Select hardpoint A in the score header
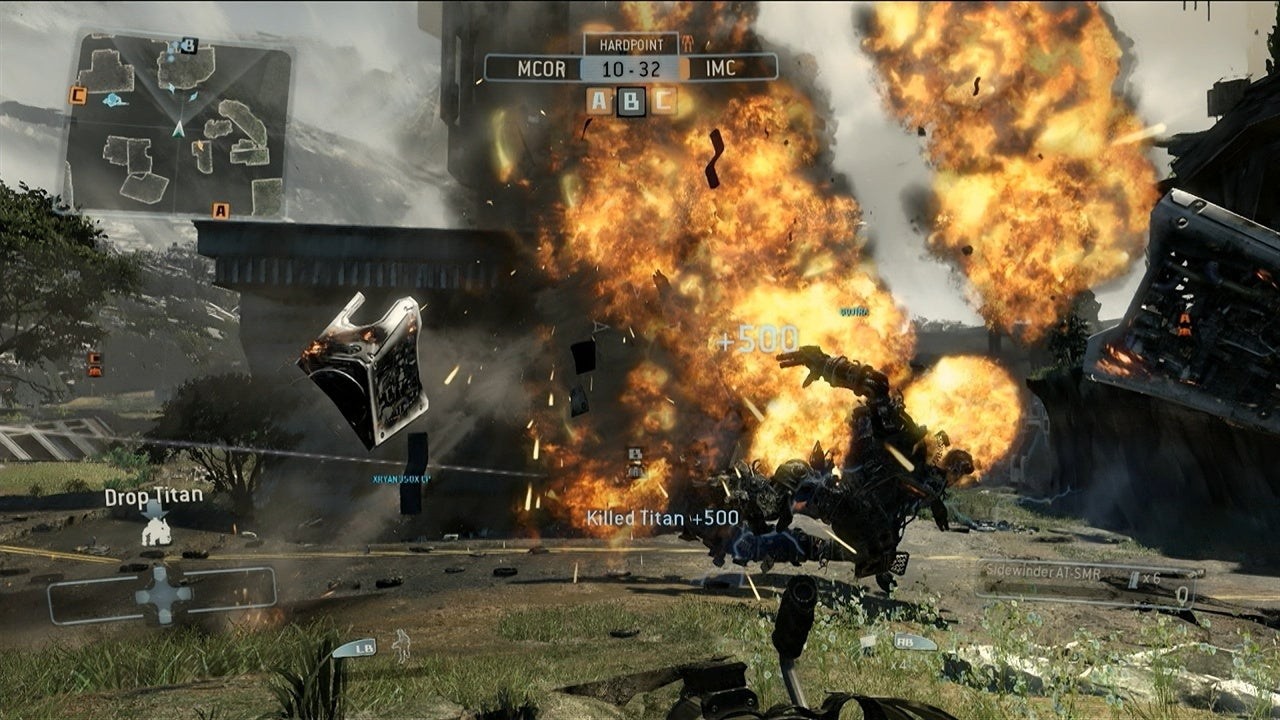This screenshot has height=720, width=1280. (600, 100)
